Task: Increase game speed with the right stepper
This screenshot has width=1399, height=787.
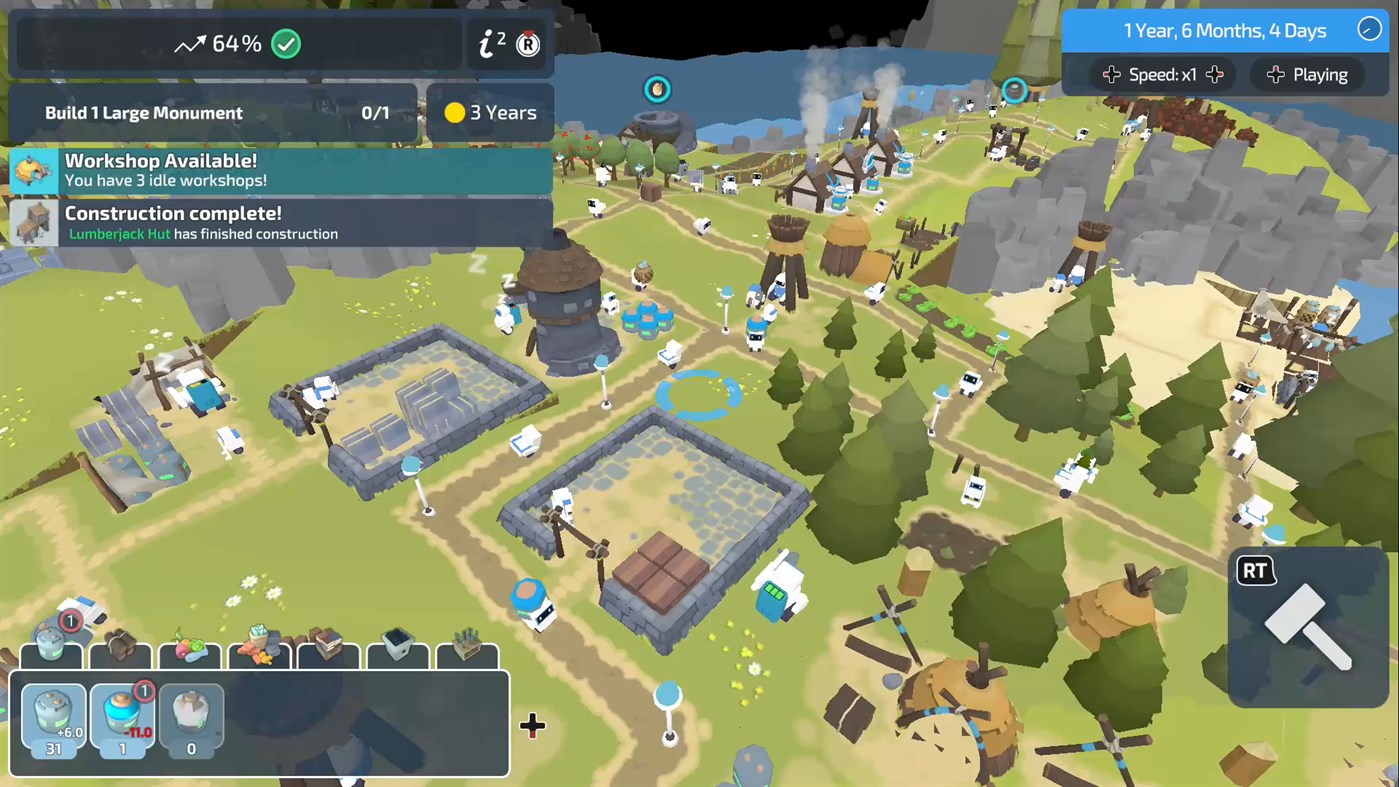Action: coord(1214,74)
